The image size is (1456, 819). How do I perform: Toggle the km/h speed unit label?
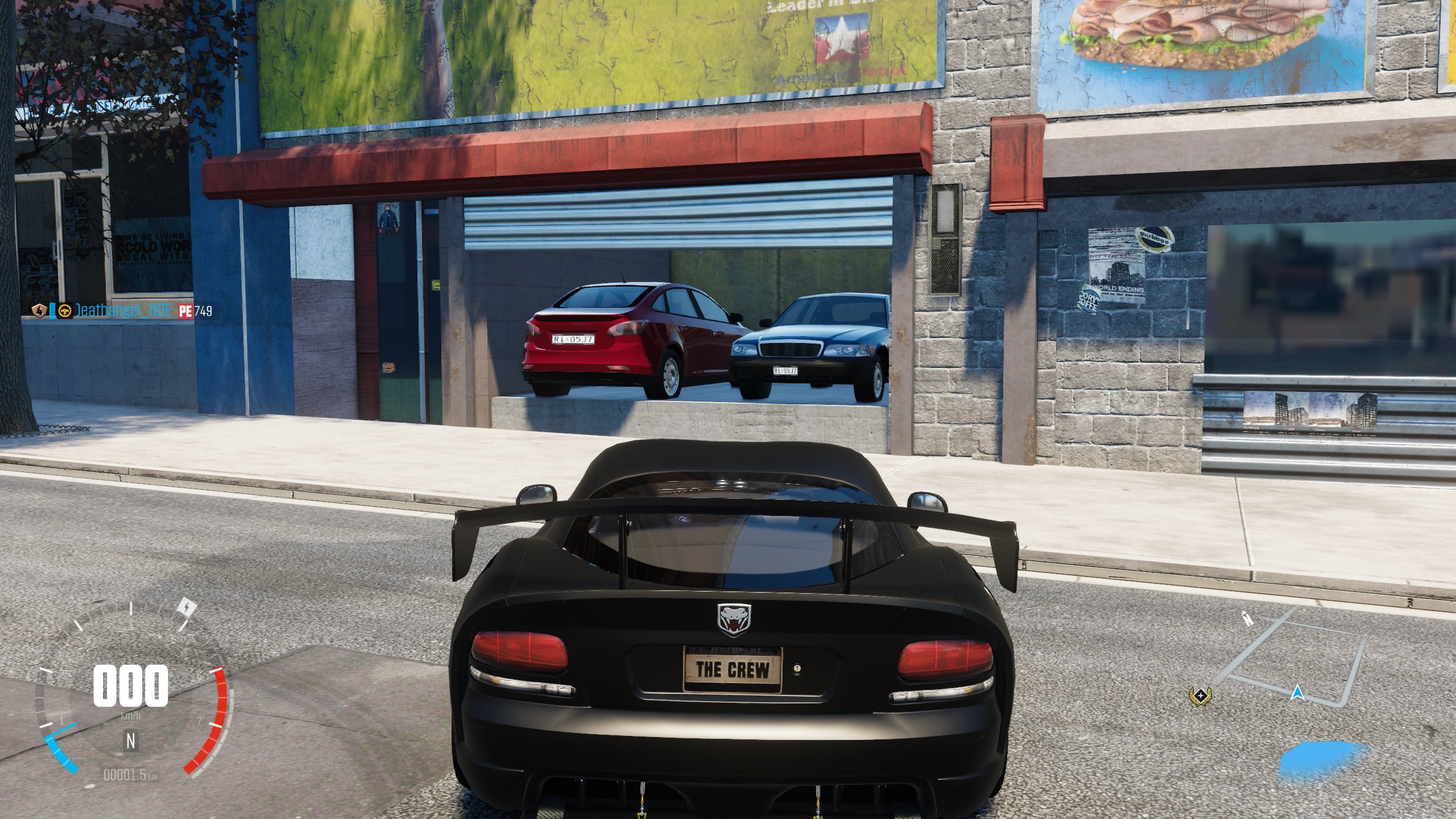[131, 715]
